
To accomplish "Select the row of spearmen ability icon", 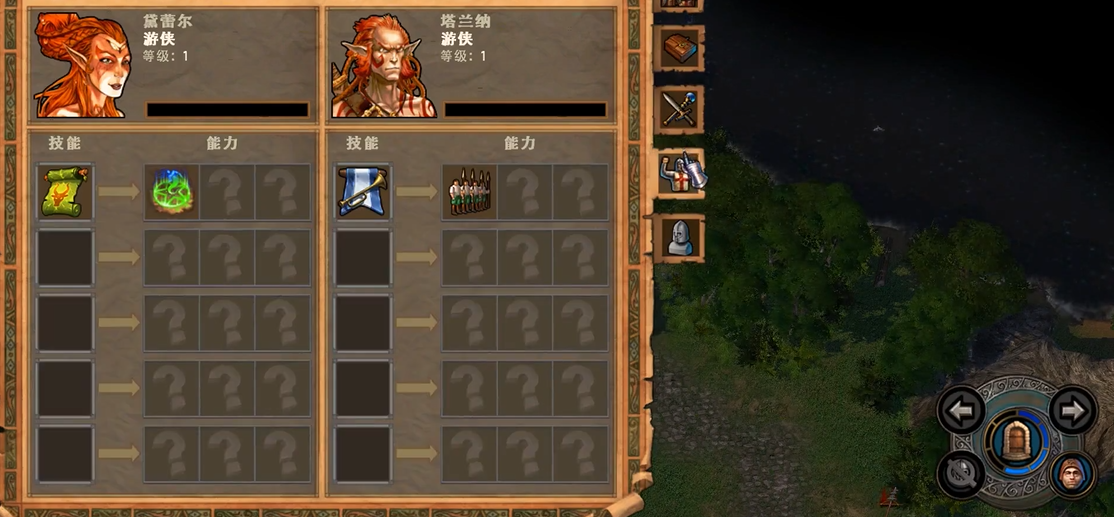I will [470, 192].
